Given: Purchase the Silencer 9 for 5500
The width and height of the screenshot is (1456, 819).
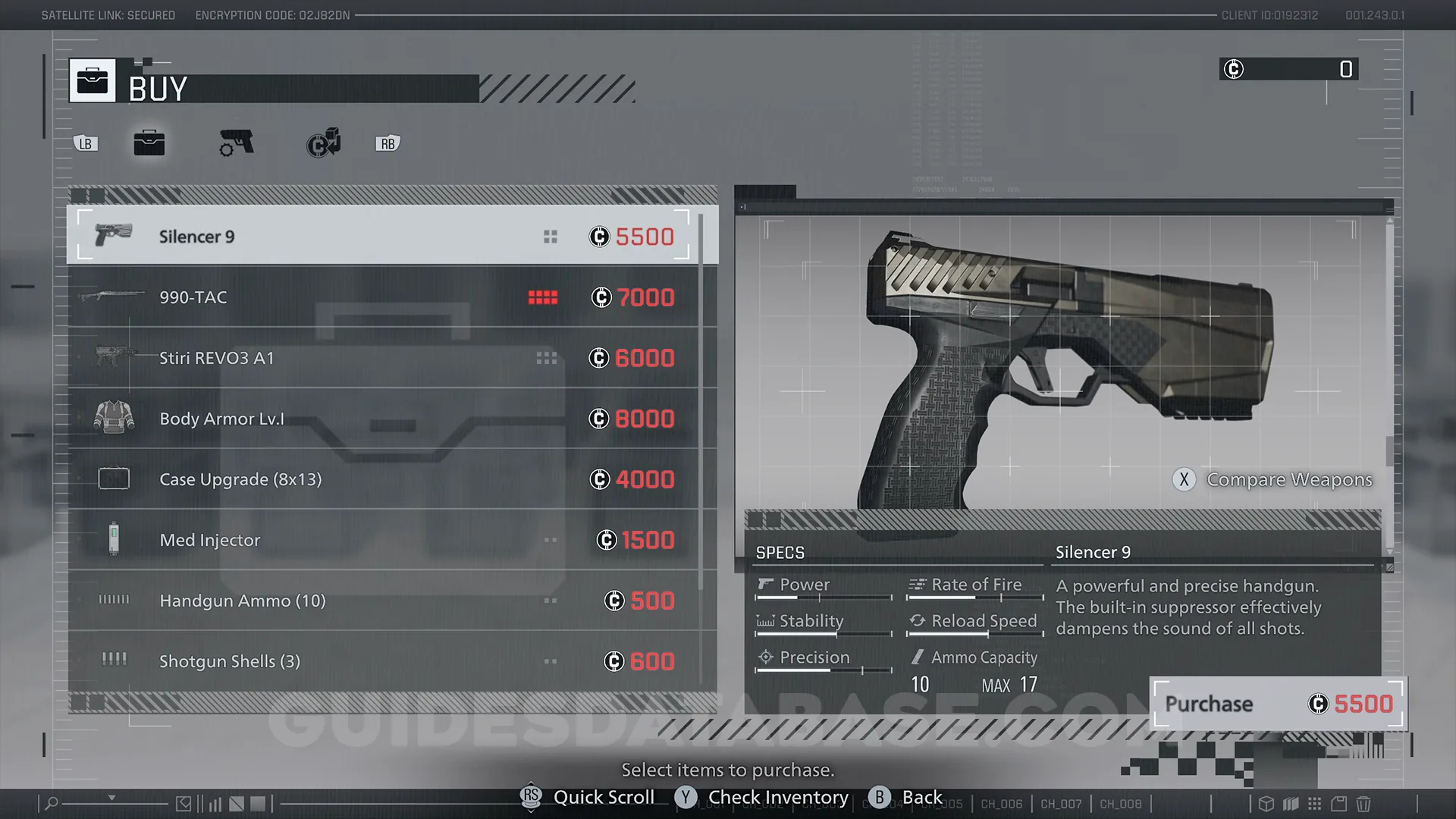Looking at the screenshot, I should tap(1278, 704).
